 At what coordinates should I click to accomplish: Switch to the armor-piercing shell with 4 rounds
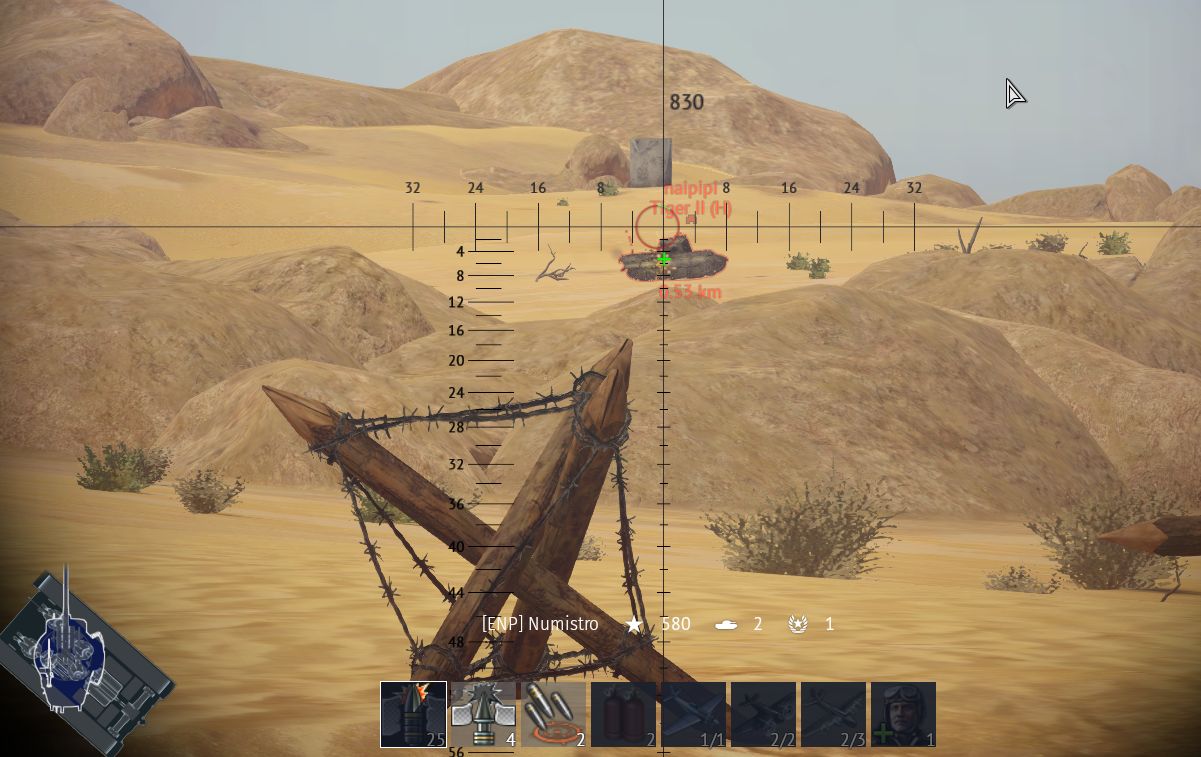pos(483,714)
